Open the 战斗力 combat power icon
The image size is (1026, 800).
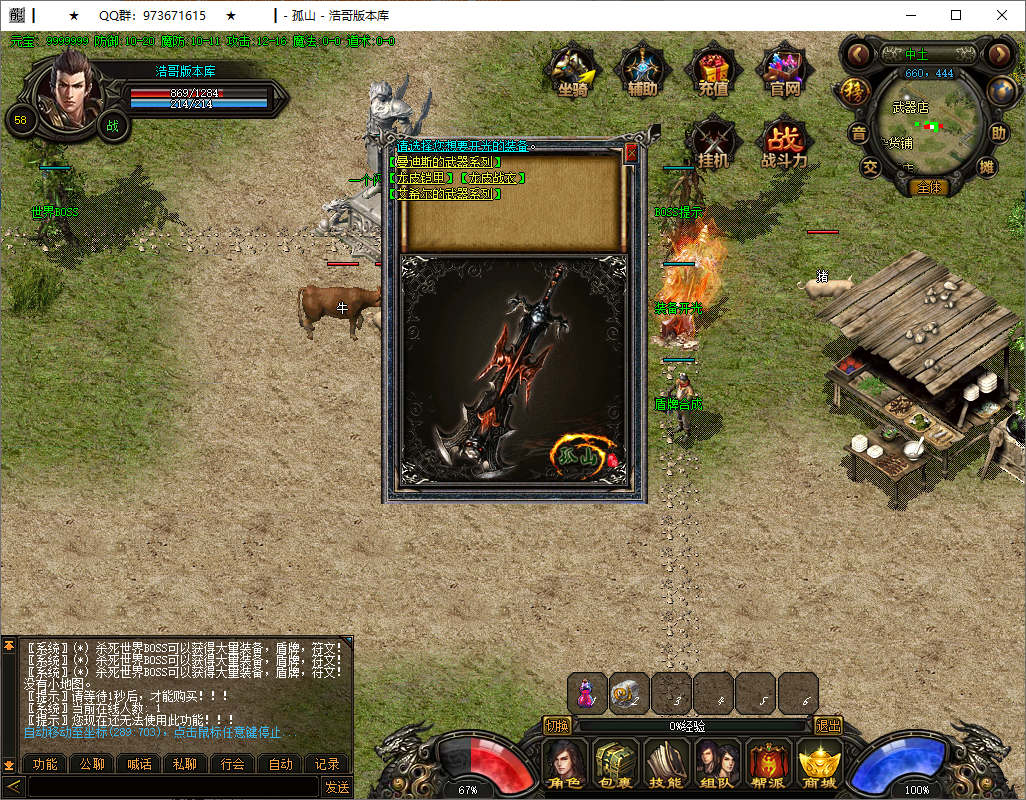(x=784, y=142)
